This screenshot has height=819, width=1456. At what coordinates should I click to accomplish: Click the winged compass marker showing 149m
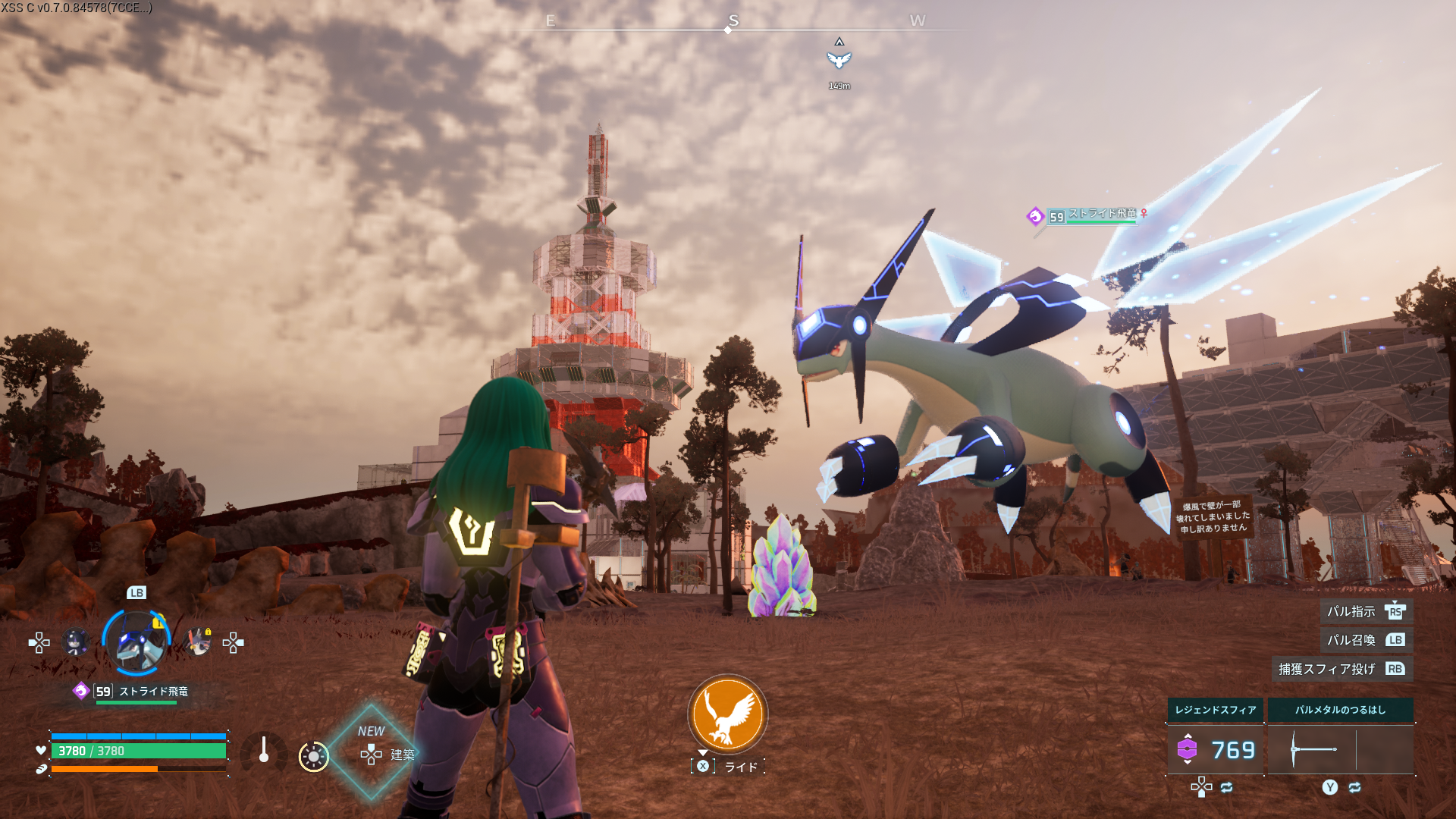tap(839, 60)
